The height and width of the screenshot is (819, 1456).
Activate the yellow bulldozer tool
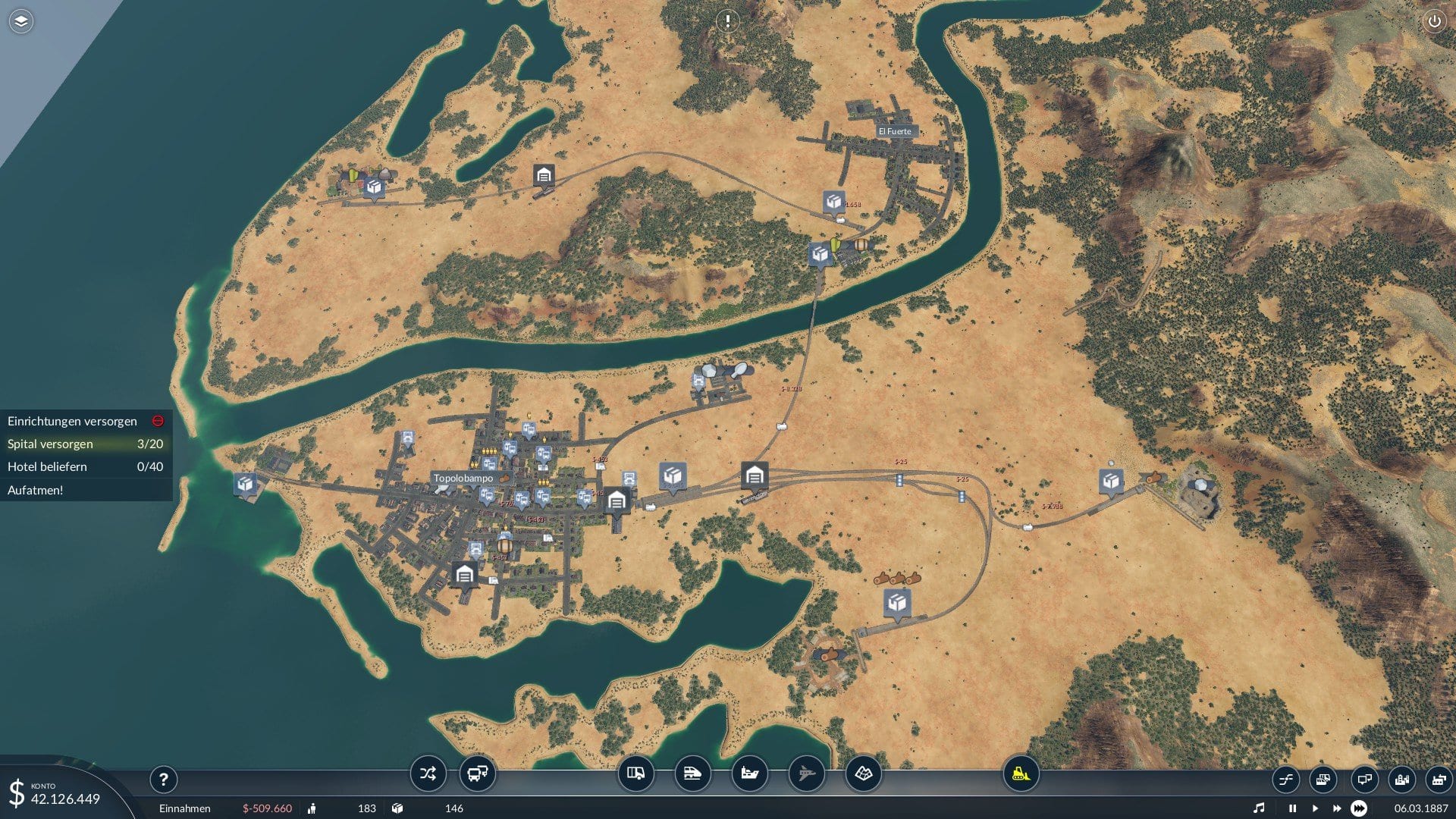[1021, 773]
